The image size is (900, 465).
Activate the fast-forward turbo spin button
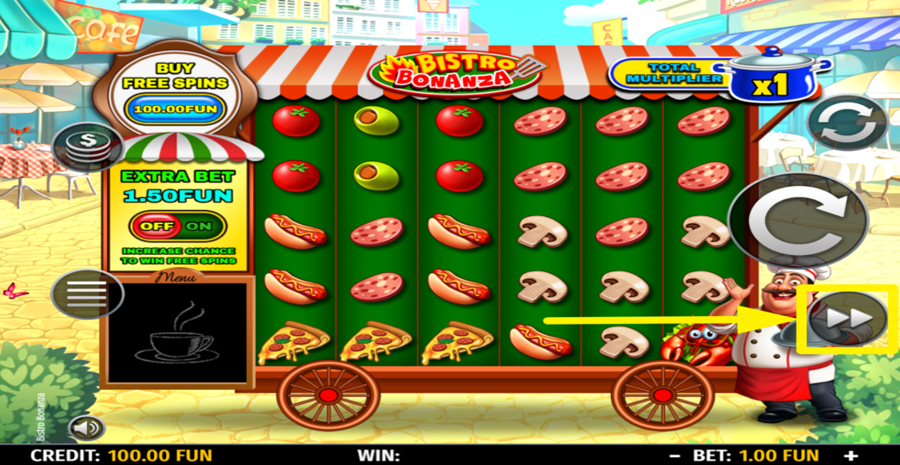click(848, 319)
